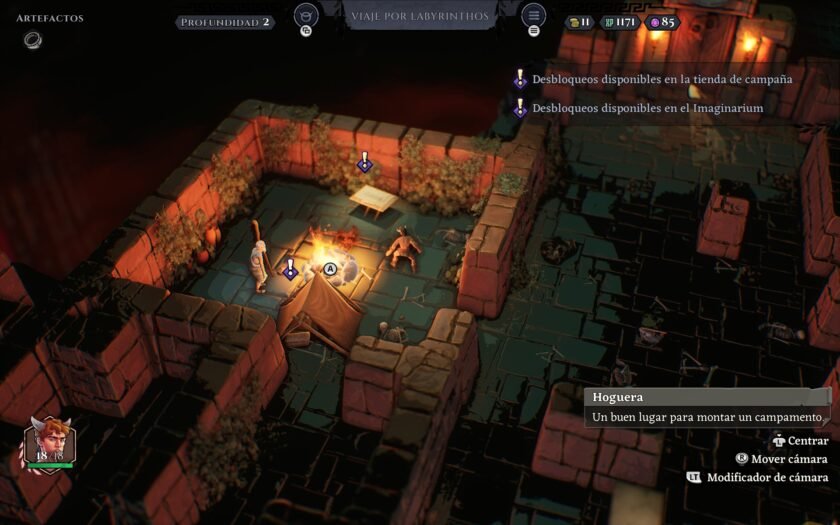Open the mask icon left of the title

(x=306, y=16)
